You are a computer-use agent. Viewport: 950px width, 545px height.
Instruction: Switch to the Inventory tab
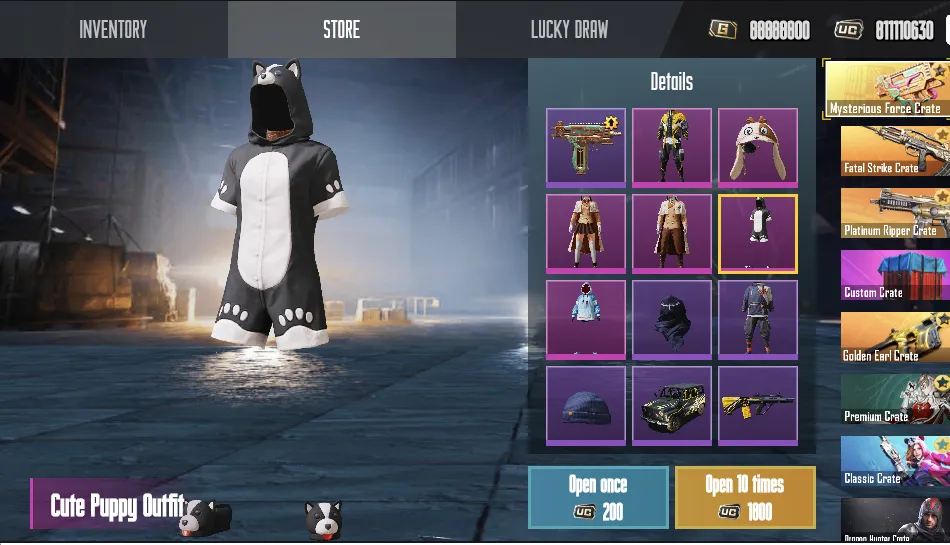click(113, 29)
